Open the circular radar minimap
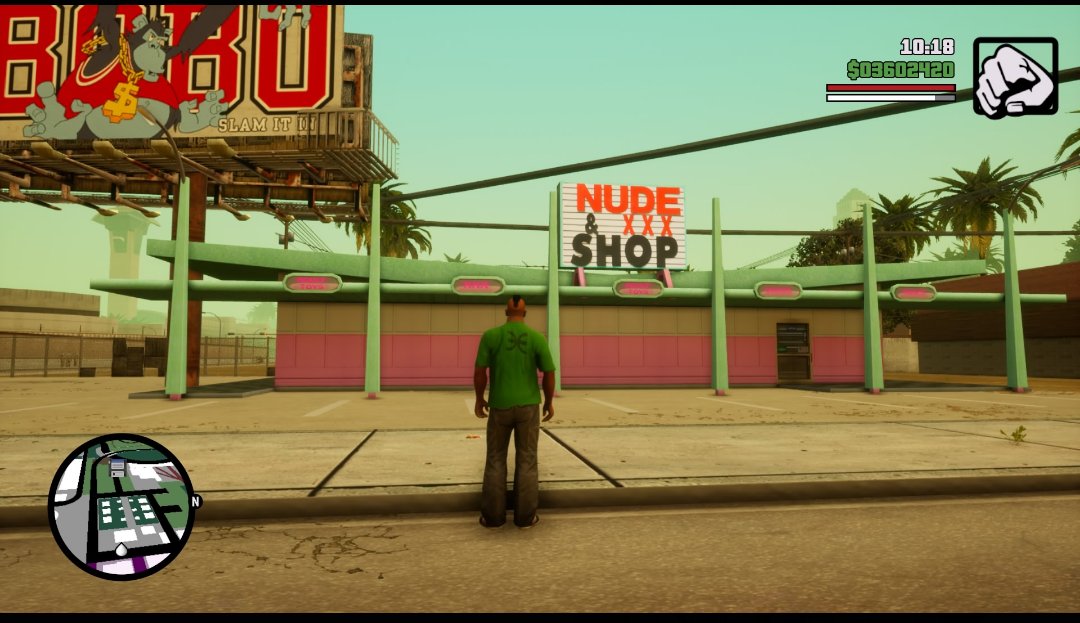This screenshot has width=1080, height=623. (121, 506)
